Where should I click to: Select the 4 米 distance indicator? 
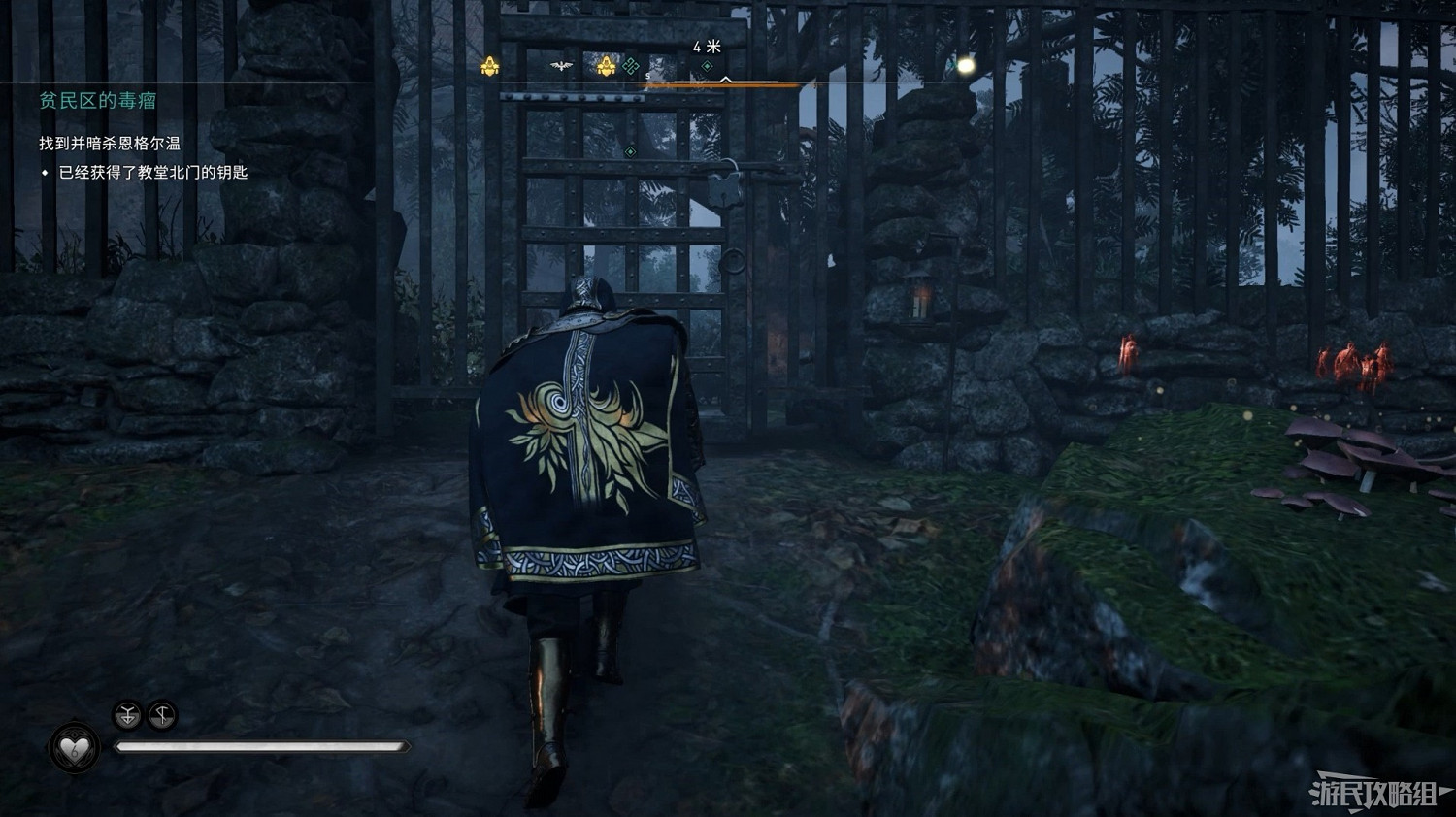click(709, 45)
